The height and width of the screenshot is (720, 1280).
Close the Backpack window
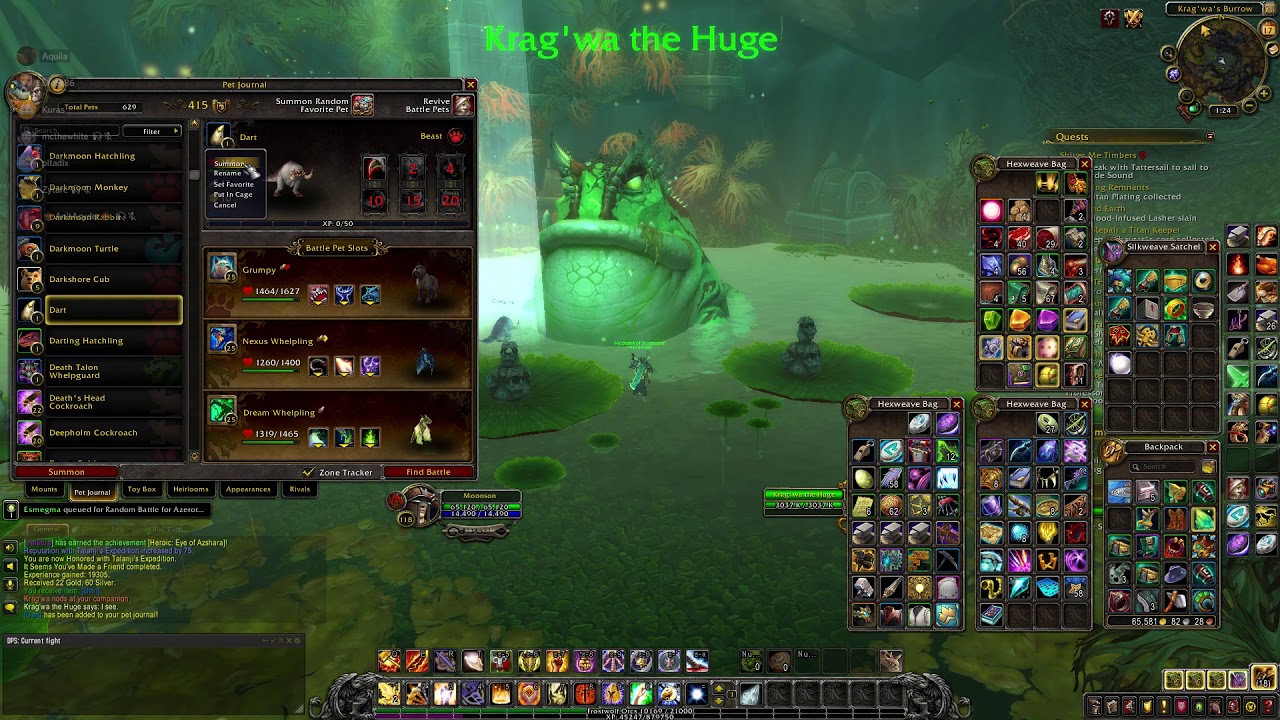(x=1213, y=447)
